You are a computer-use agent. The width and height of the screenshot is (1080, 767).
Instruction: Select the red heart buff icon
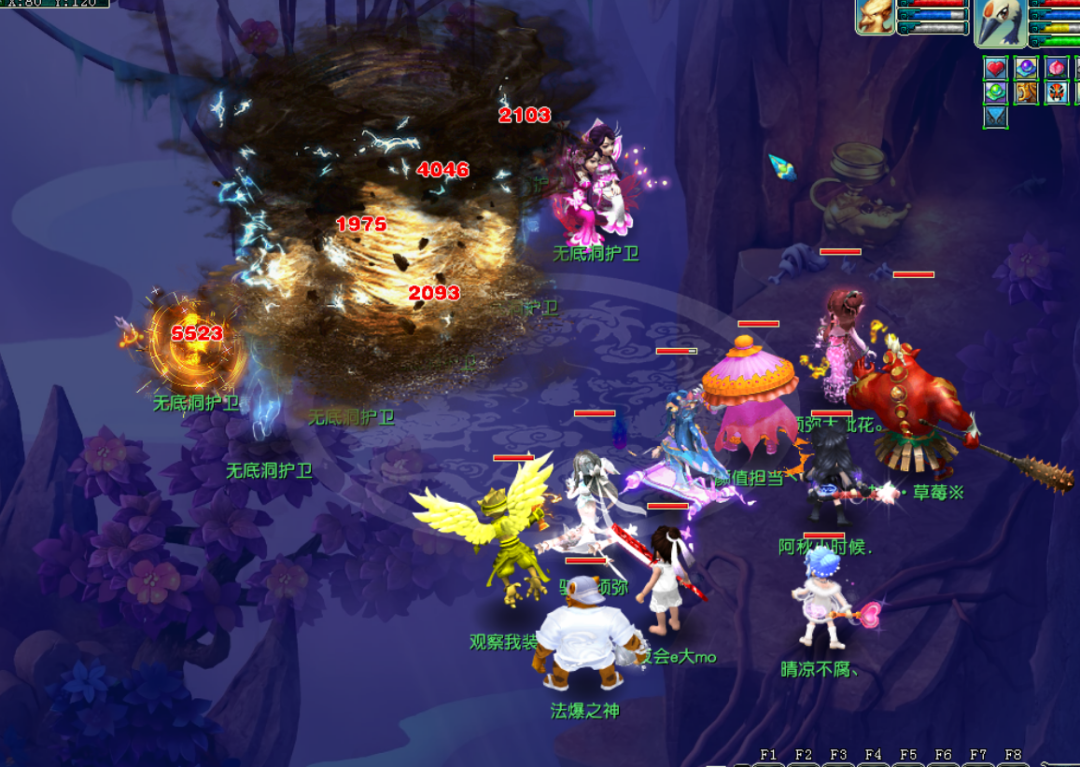(x=996, y=68)
